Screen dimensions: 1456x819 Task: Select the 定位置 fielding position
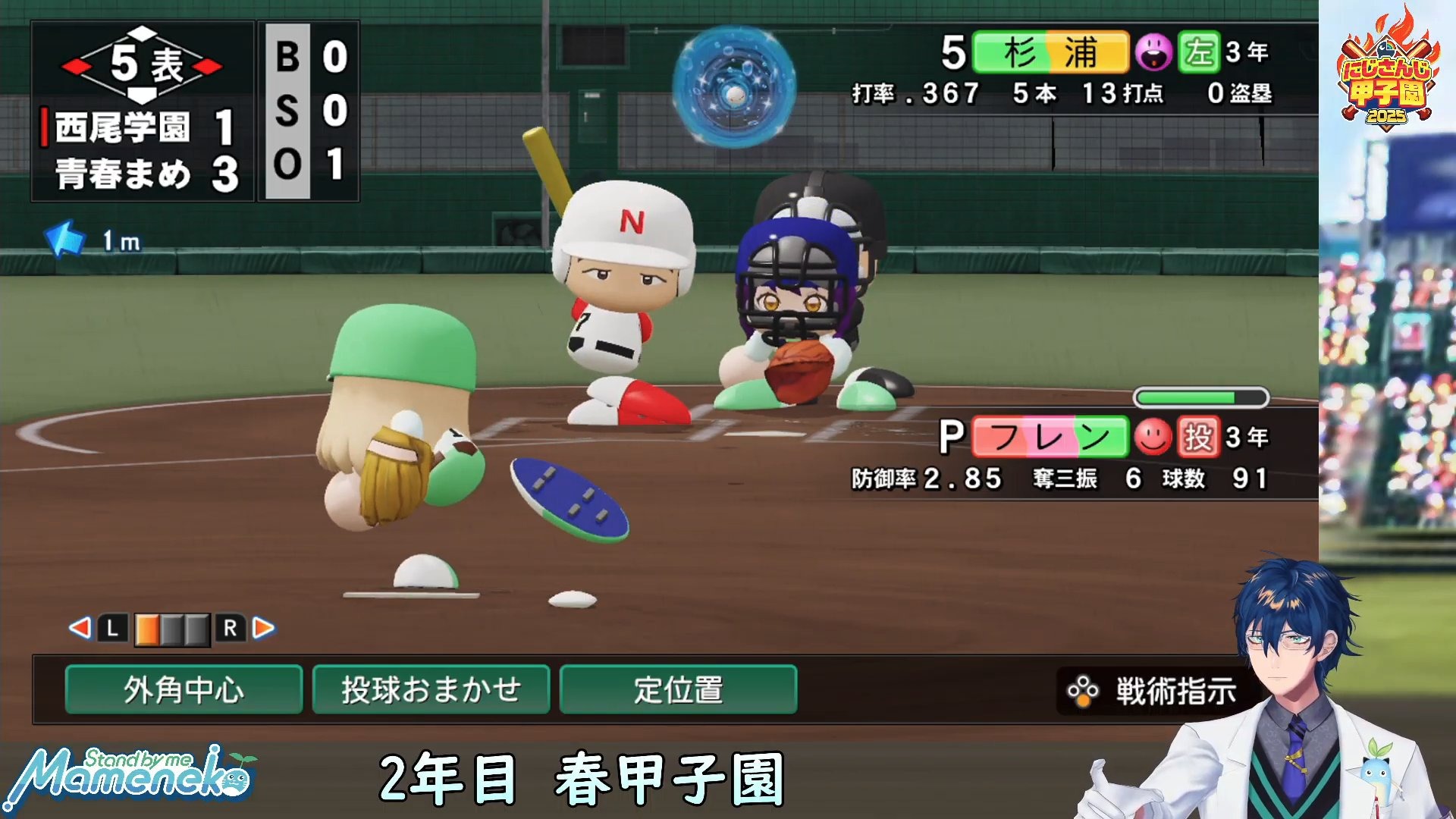click(x=678, y=690)
